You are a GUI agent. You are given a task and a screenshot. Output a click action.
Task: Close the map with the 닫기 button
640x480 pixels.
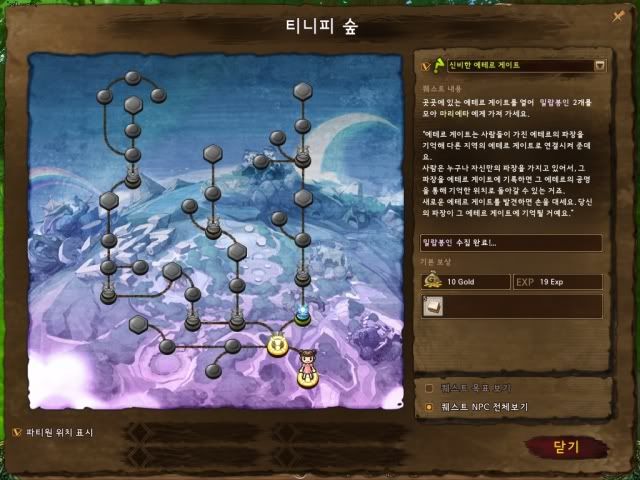pyautogui.click(x=566, y=446)
